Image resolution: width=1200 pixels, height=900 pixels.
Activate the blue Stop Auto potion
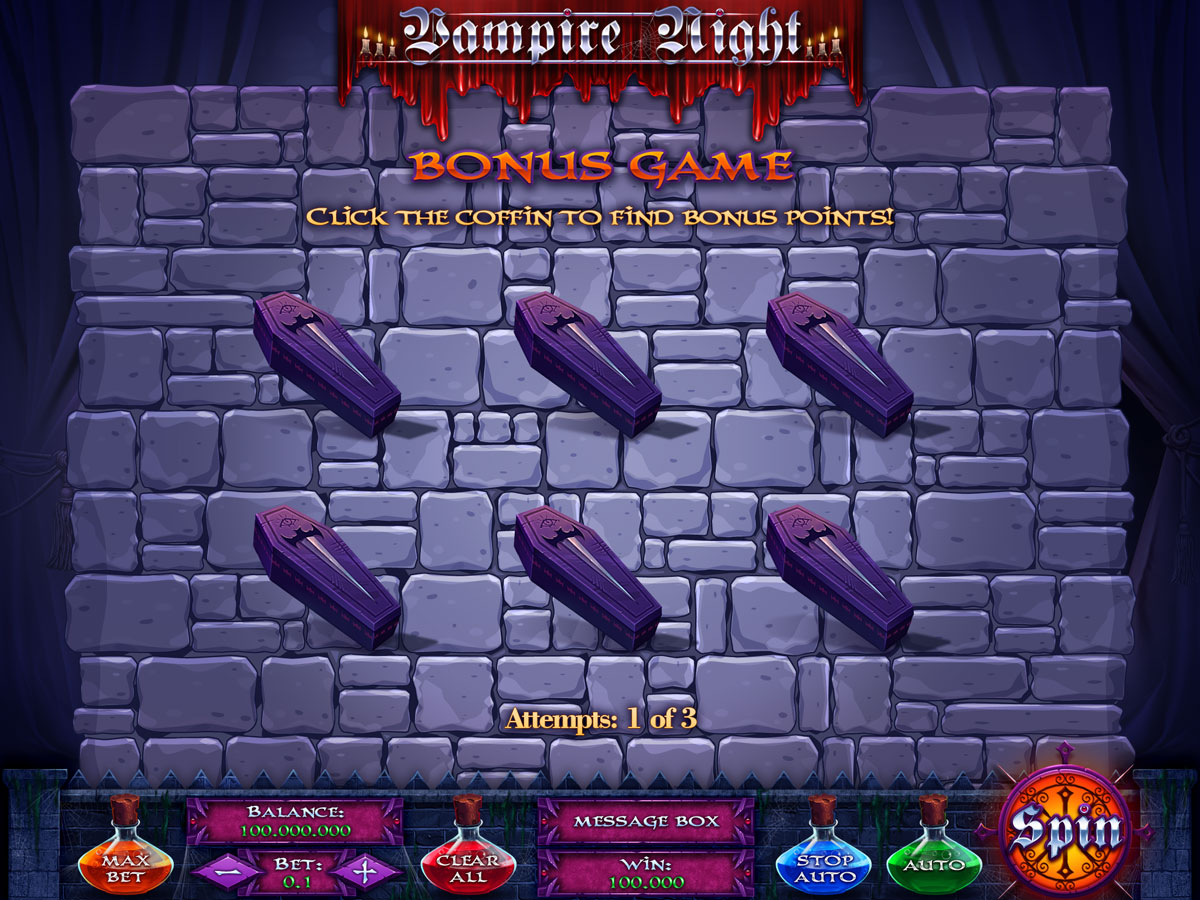(825, 863)
